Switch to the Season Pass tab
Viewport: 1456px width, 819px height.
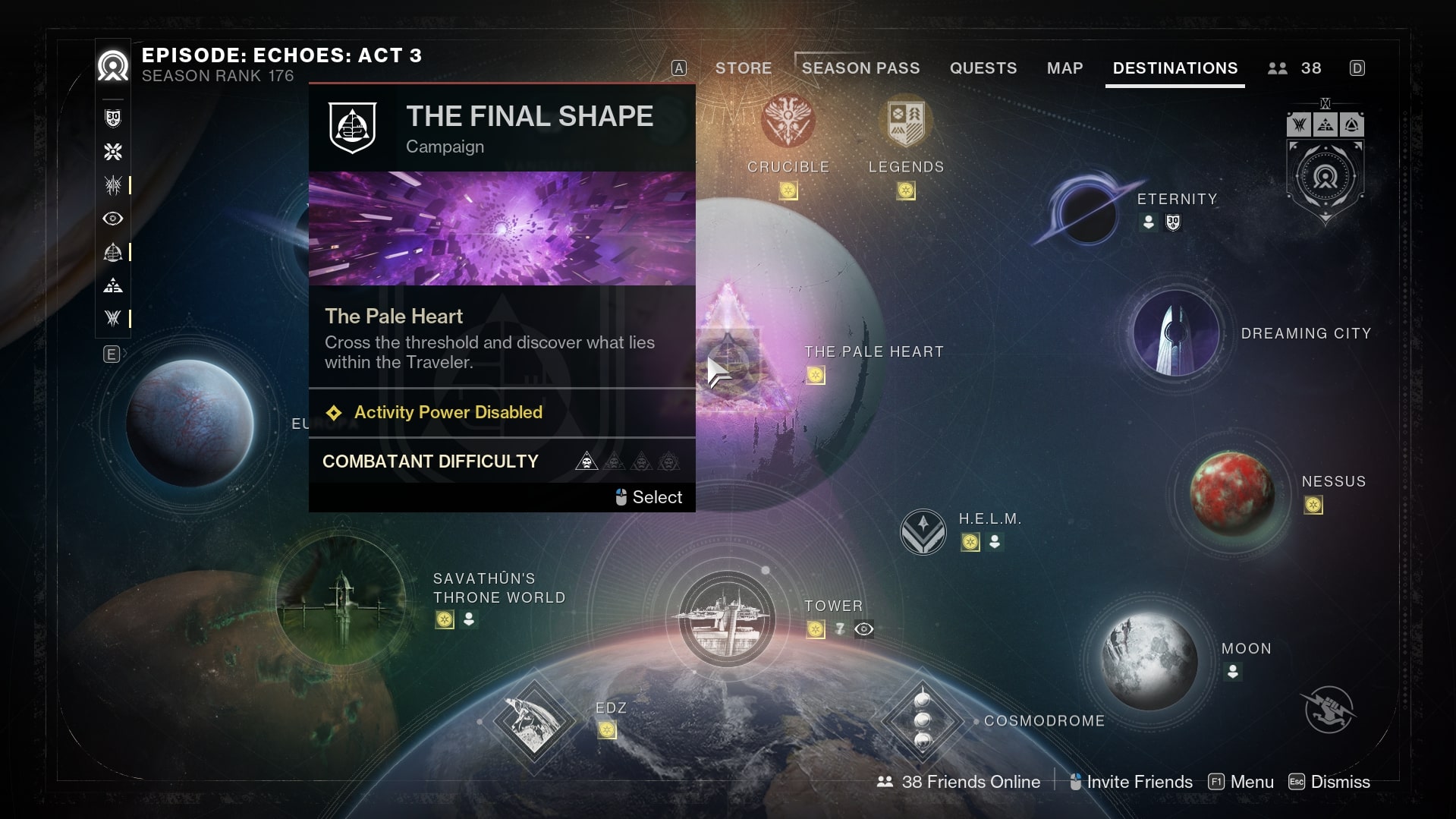point(860,68)
